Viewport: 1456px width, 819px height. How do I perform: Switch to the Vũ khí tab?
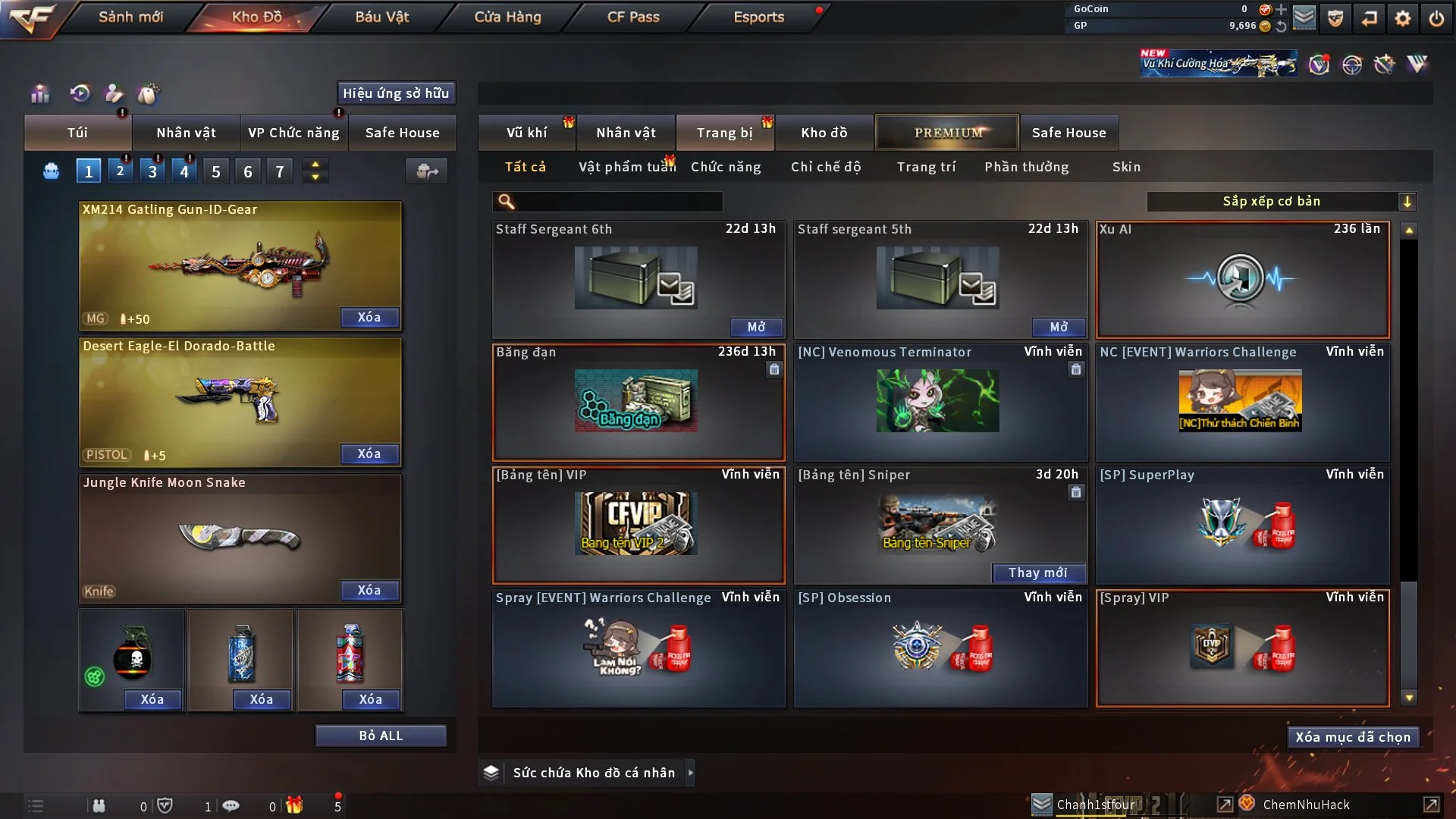pyautogui.click(x=527, y=133)
